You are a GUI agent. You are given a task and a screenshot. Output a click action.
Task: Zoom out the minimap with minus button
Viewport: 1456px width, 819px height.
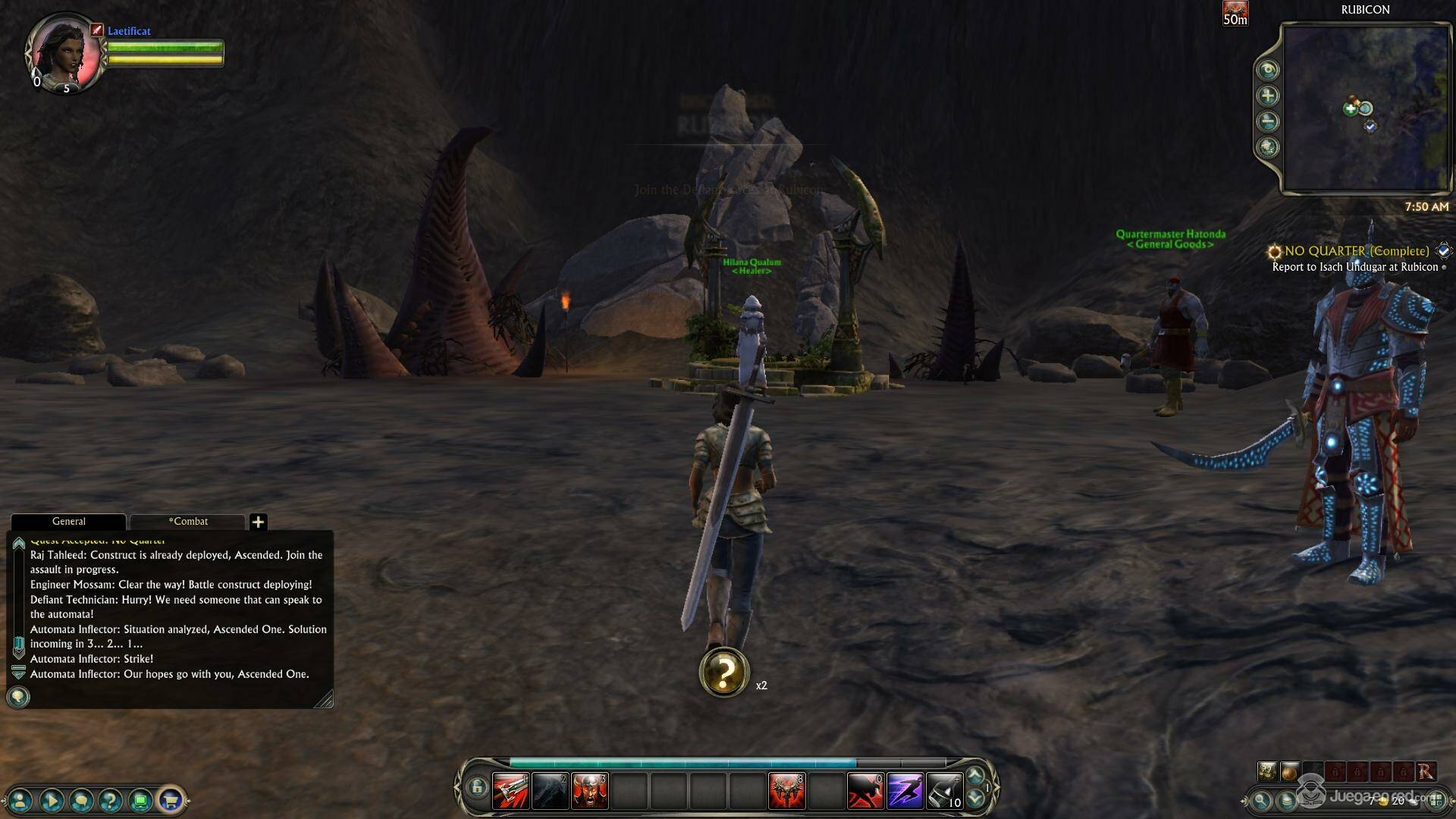pos(1267,121)
